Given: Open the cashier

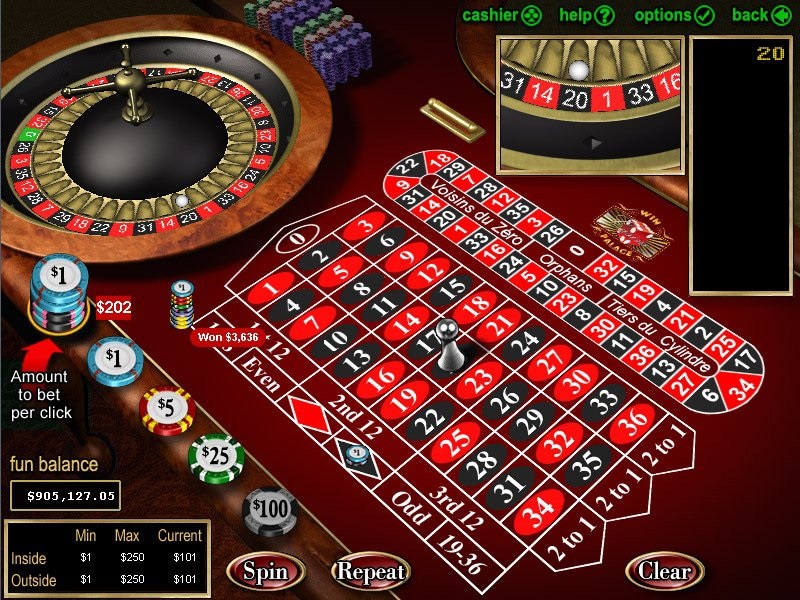Looking at the screenshot, I should (502, 15).
